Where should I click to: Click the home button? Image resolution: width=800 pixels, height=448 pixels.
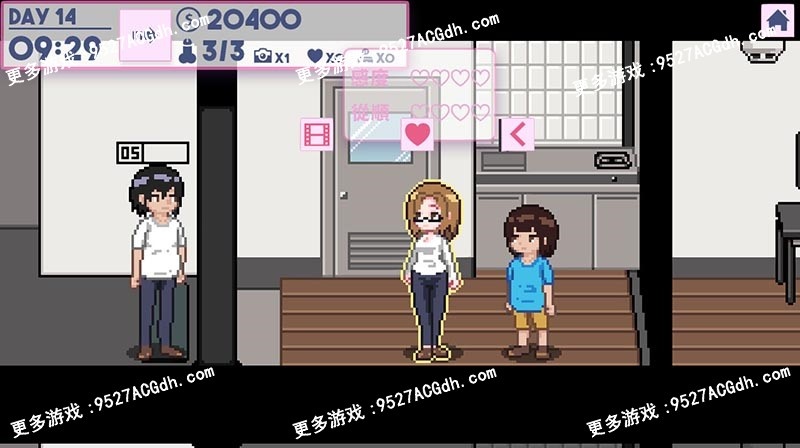(777, 19)
